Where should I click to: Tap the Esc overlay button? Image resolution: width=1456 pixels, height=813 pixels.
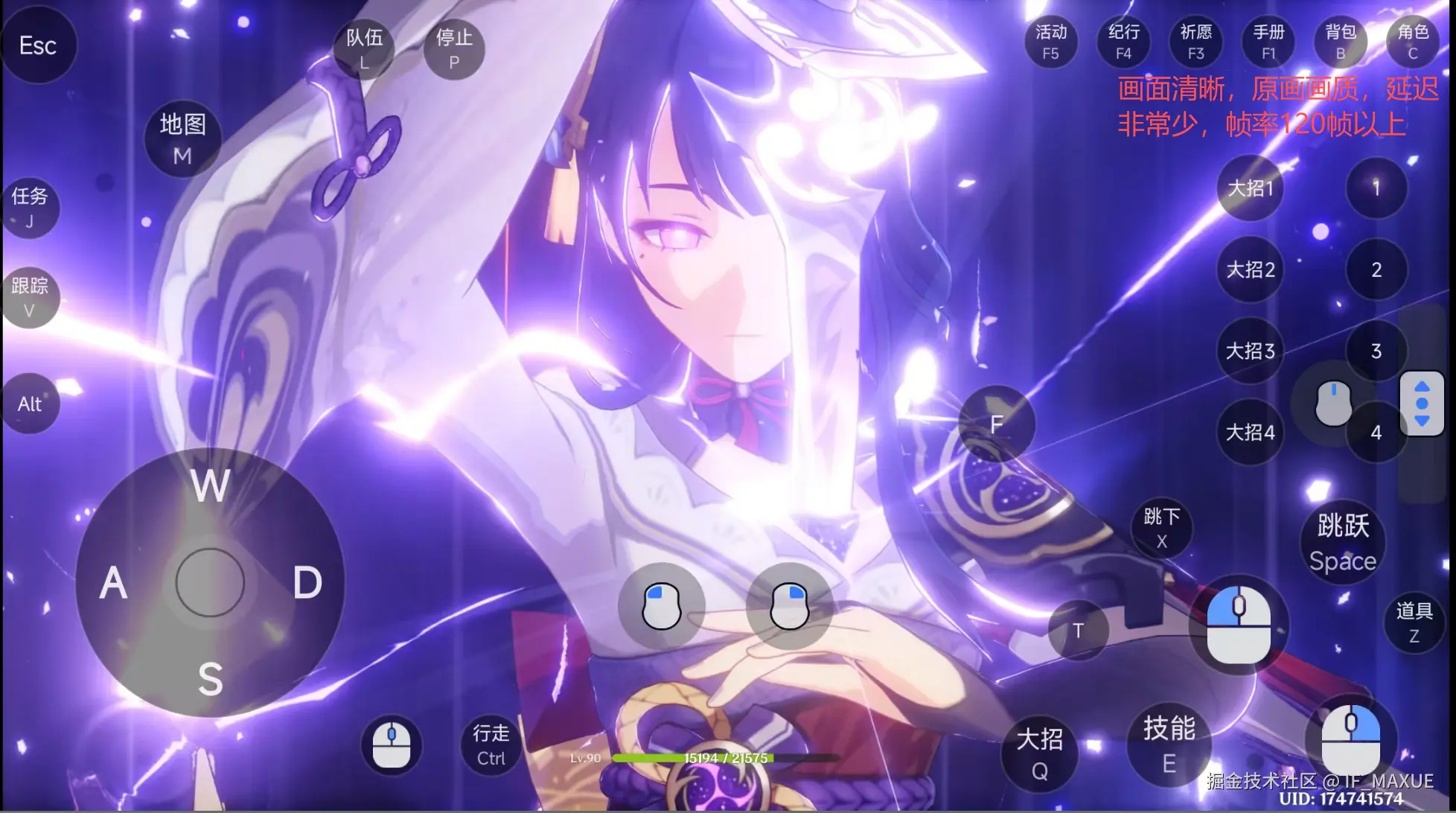click(x=38, y=45)
